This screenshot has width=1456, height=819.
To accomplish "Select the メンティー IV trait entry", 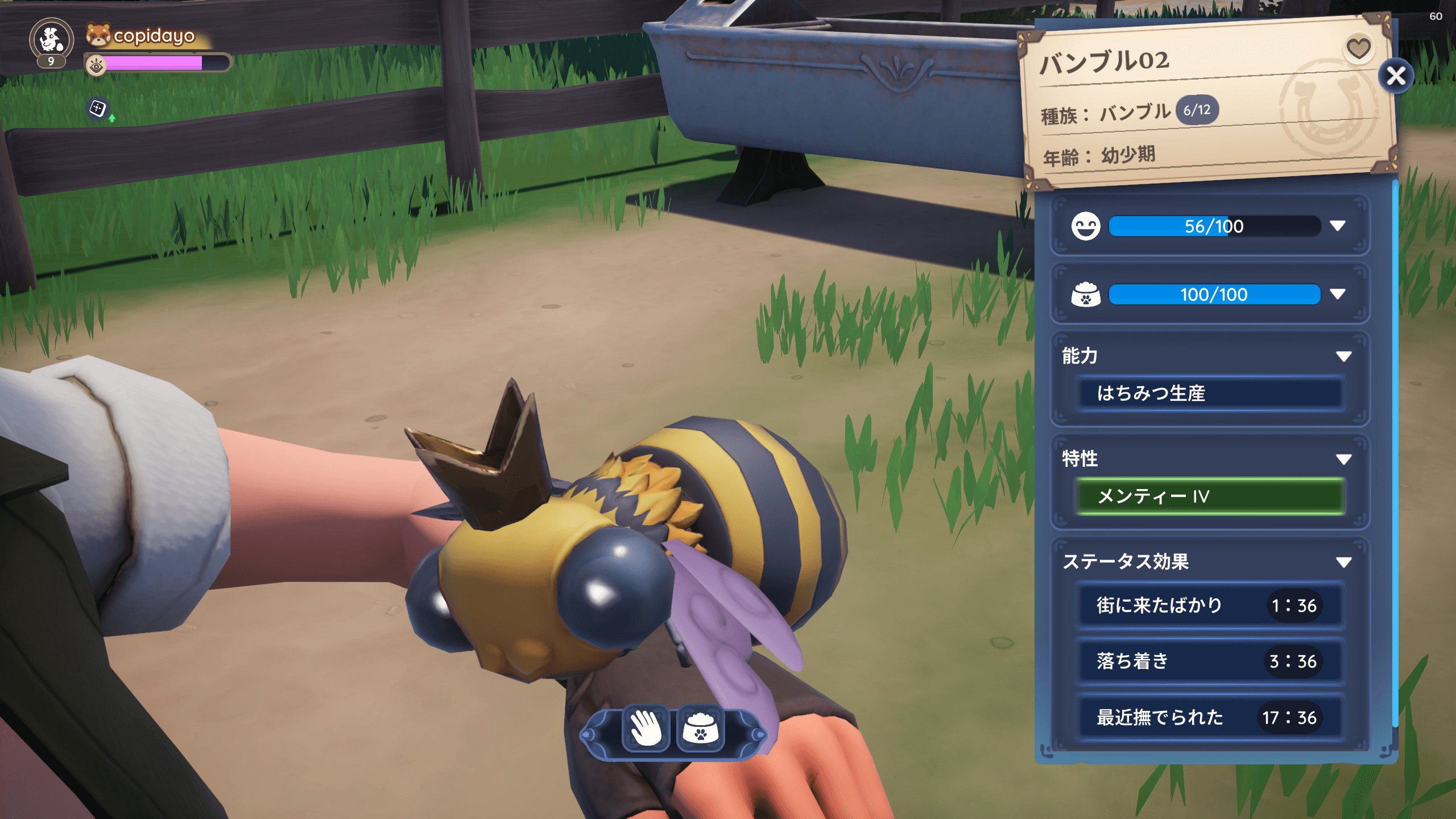I will tap(1210, 497).
